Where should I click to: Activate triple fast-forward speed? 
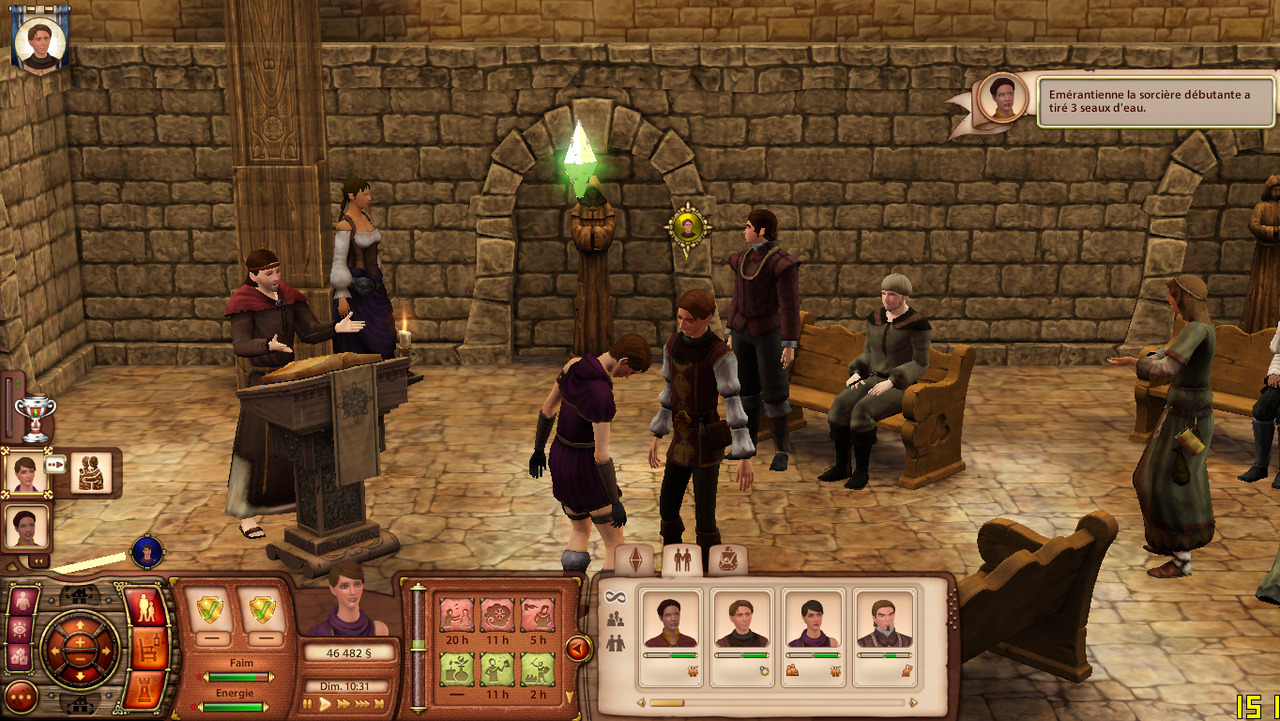point(362,704)
